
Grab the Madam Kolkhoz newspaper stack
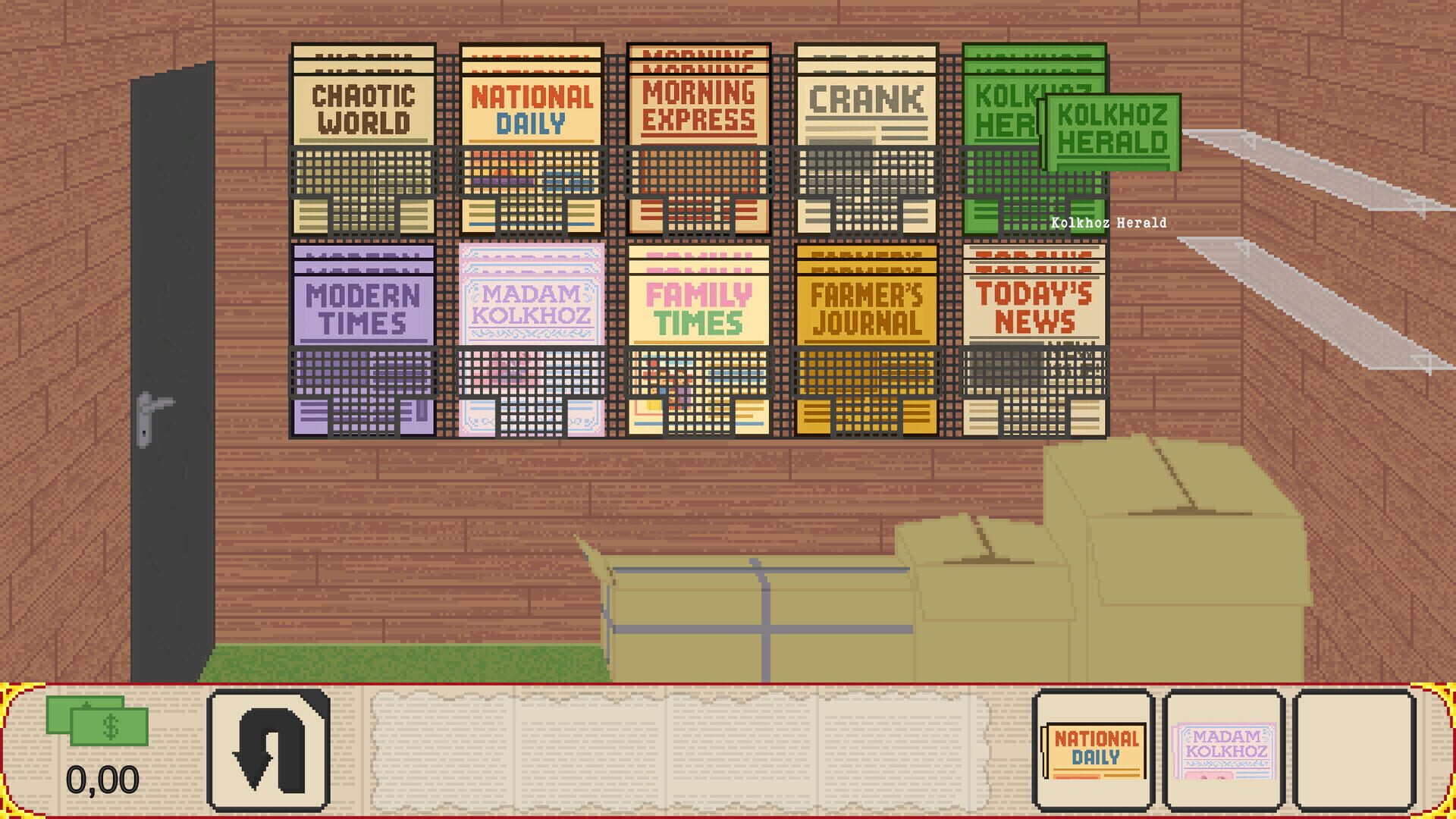click(529, 341)
